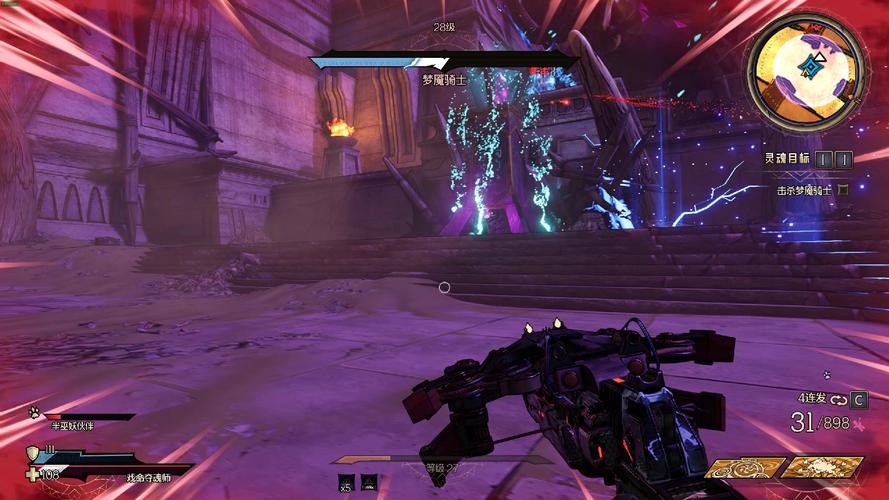Image resolution: width=889 pixels, height=500 pixels.
Task: Open the 灵魂目标 quest tracker title
Action: (x=787, y=158)
